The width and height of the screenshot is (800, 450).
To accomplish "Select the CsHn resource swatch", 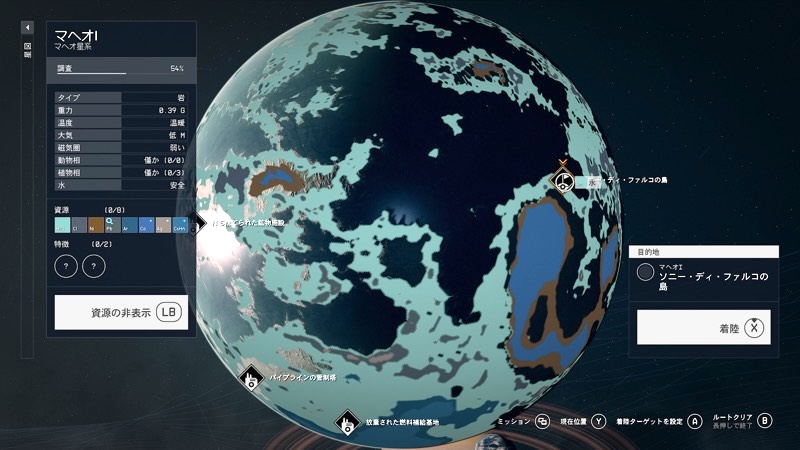I will point(180,225).
